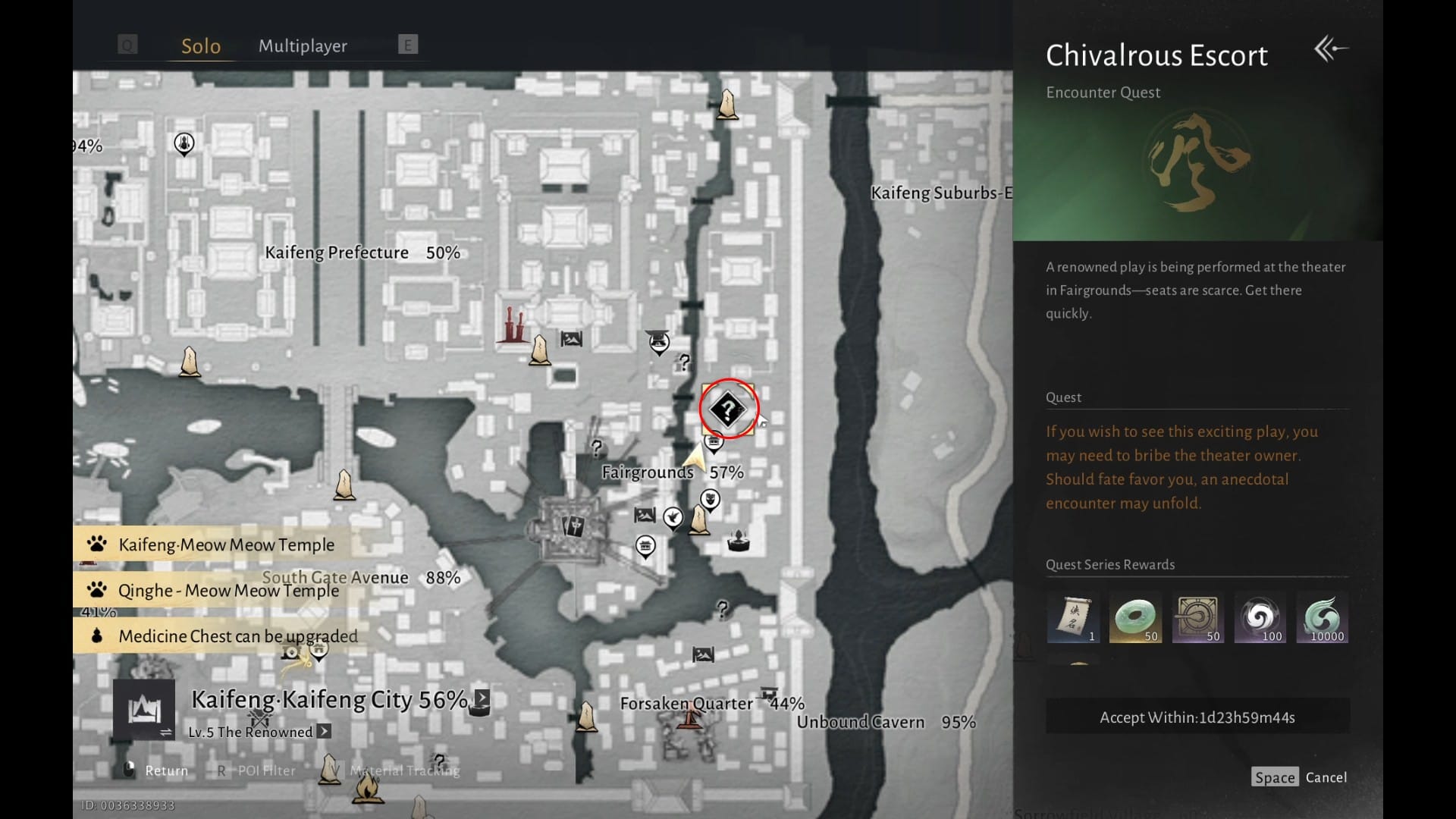Select the campfire marker at map bottom
The height and width of the screenshot is (819, 1456).
[367, 789]
